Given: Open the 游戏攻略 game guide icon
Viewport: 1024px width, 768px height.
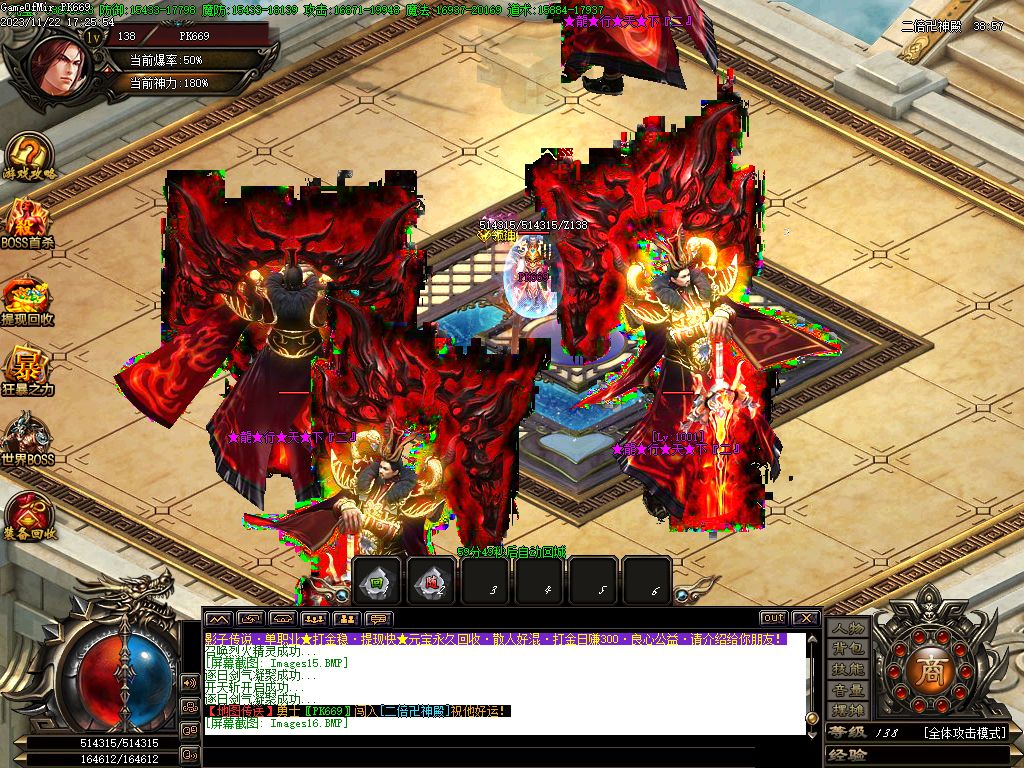Looking at the screenshot, I should 30,156.
